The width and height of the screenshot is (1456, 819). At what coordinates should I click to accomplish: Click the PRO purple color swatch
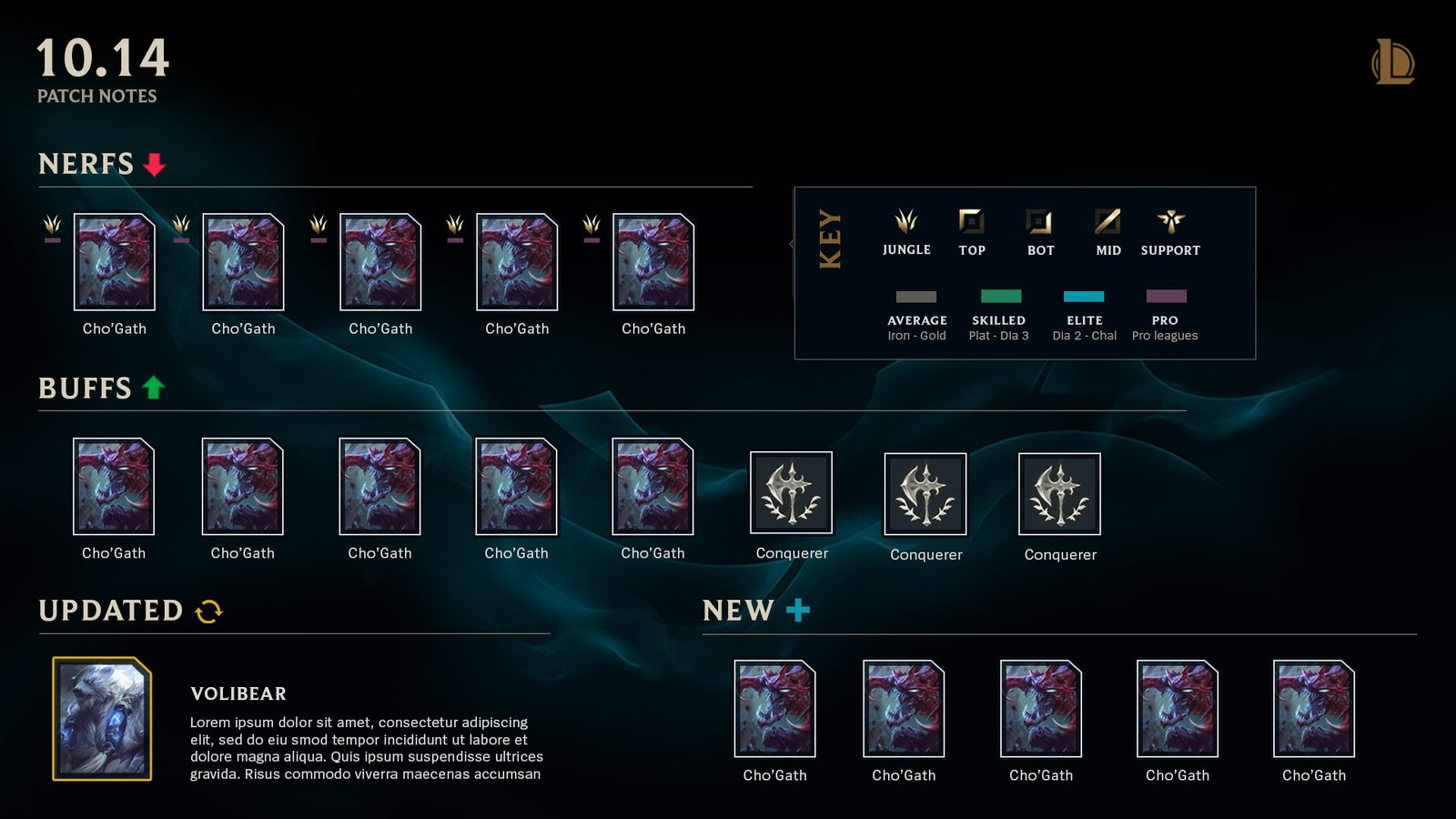click(1165, 296)
